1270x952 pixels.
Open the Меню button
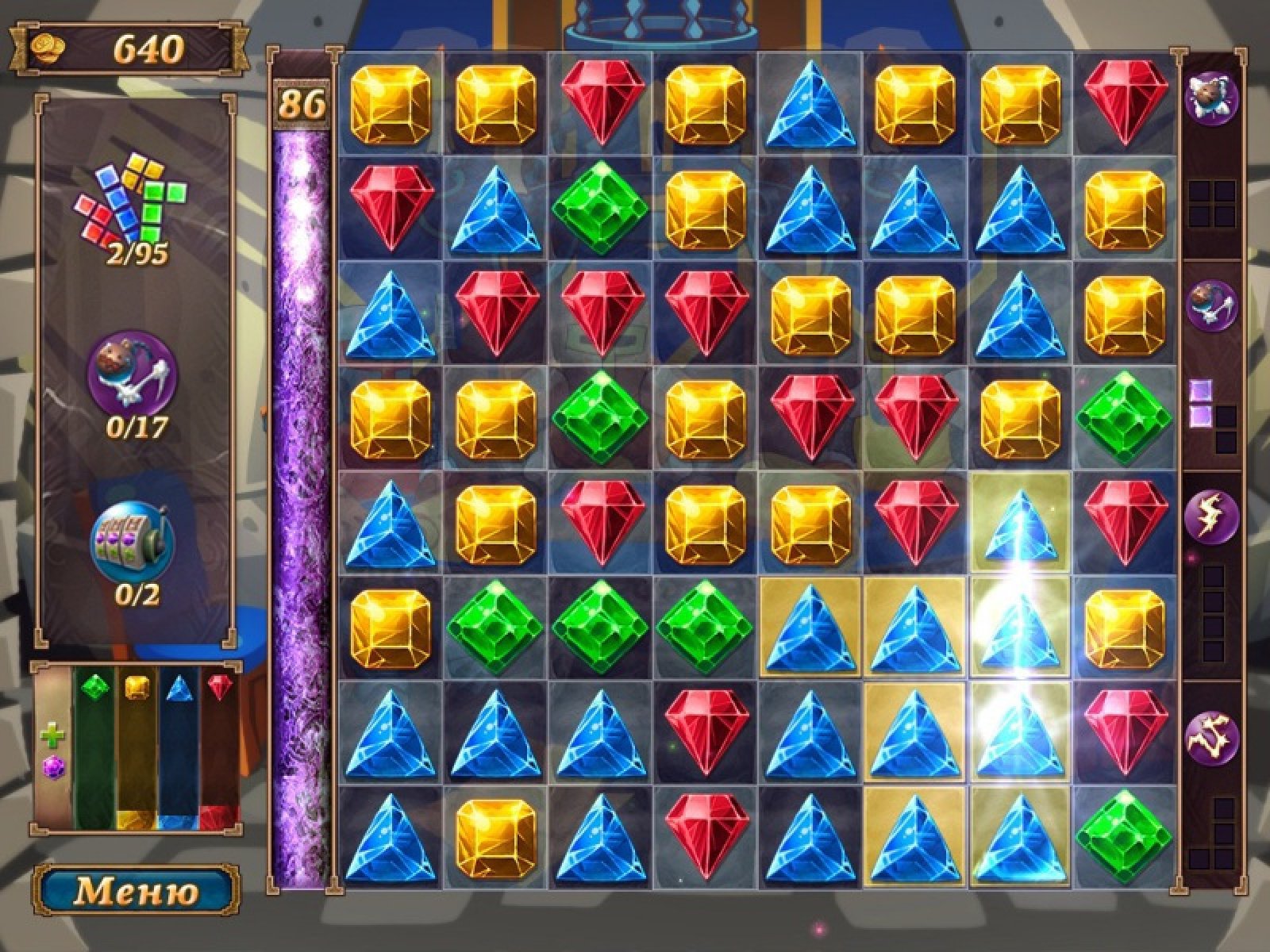click(x=136, y=891)
